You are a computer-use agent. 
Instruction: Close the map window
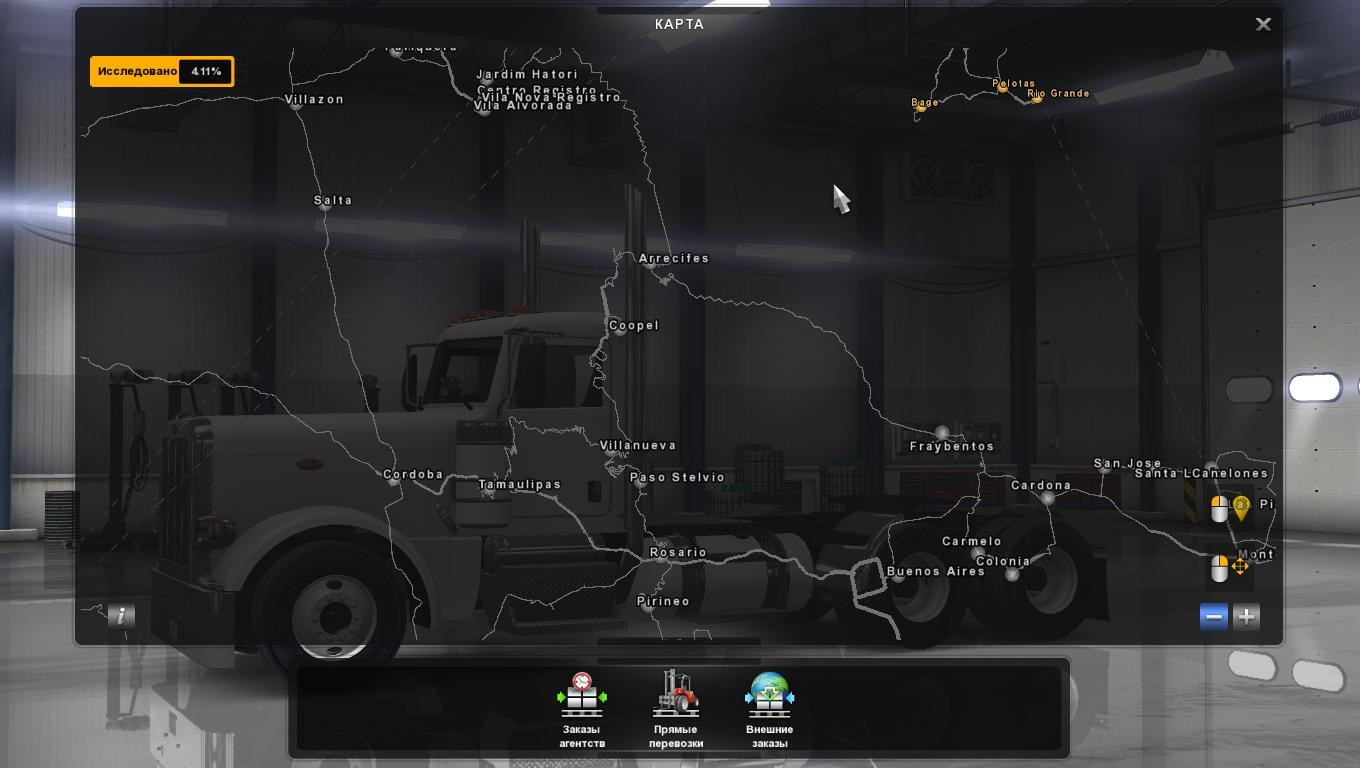pyautogui.click(x=1263, y=24)
